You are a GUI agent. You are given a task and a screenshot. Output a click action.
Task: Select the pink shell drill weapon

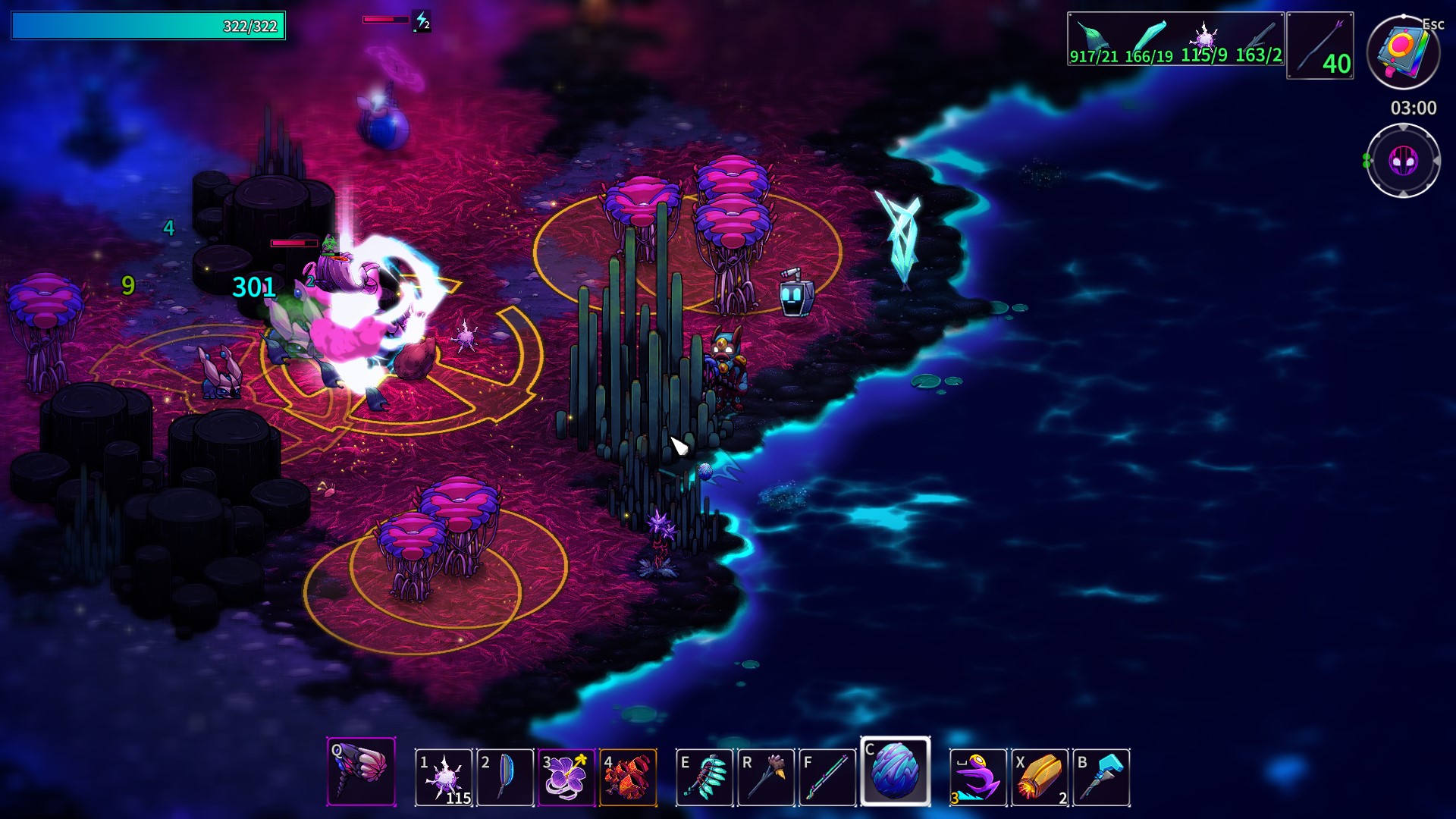tap(361, 771)
